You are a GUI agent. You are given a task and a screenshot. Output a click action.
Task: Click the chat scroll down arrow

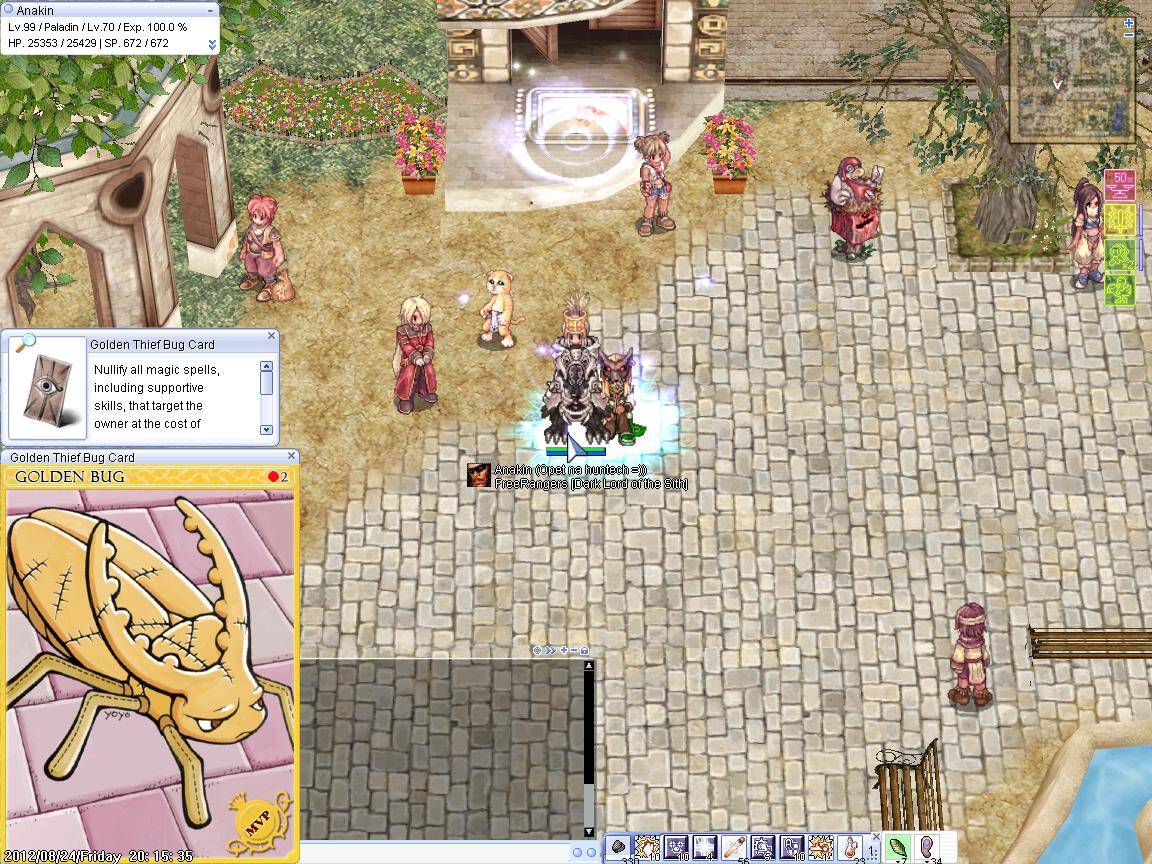[588, 831]
